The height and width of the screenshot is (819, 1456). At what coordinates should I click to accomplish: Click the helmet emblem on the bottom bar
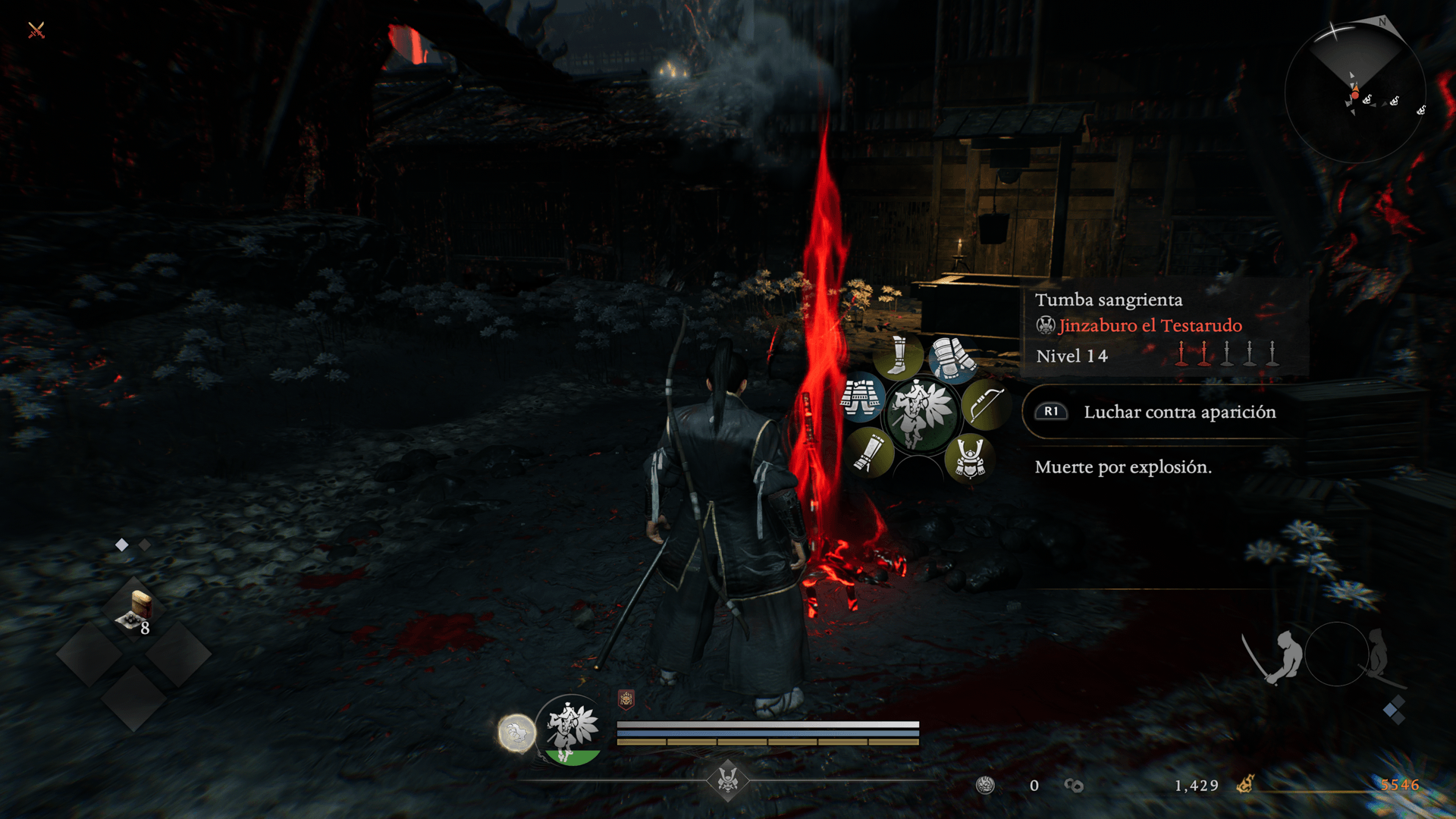point(728,779)
